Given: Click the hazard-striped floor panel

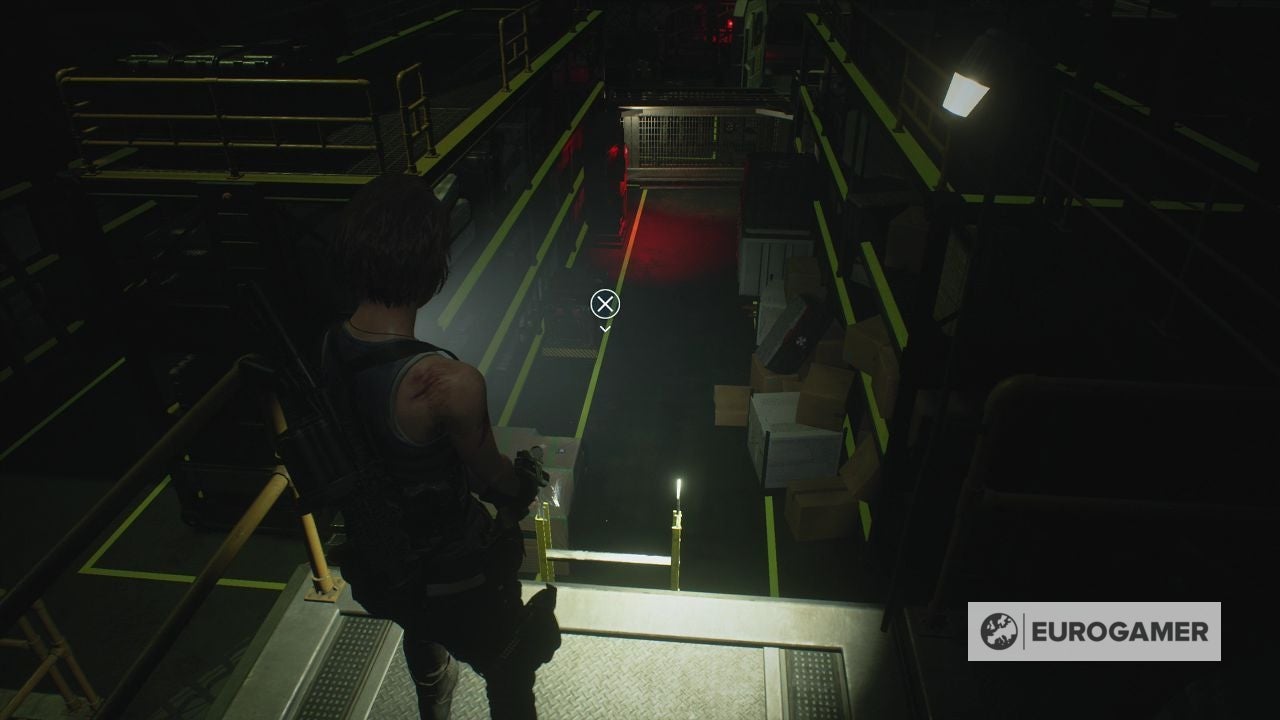Looking at the screenshot, I should click(x=570, y=350).
